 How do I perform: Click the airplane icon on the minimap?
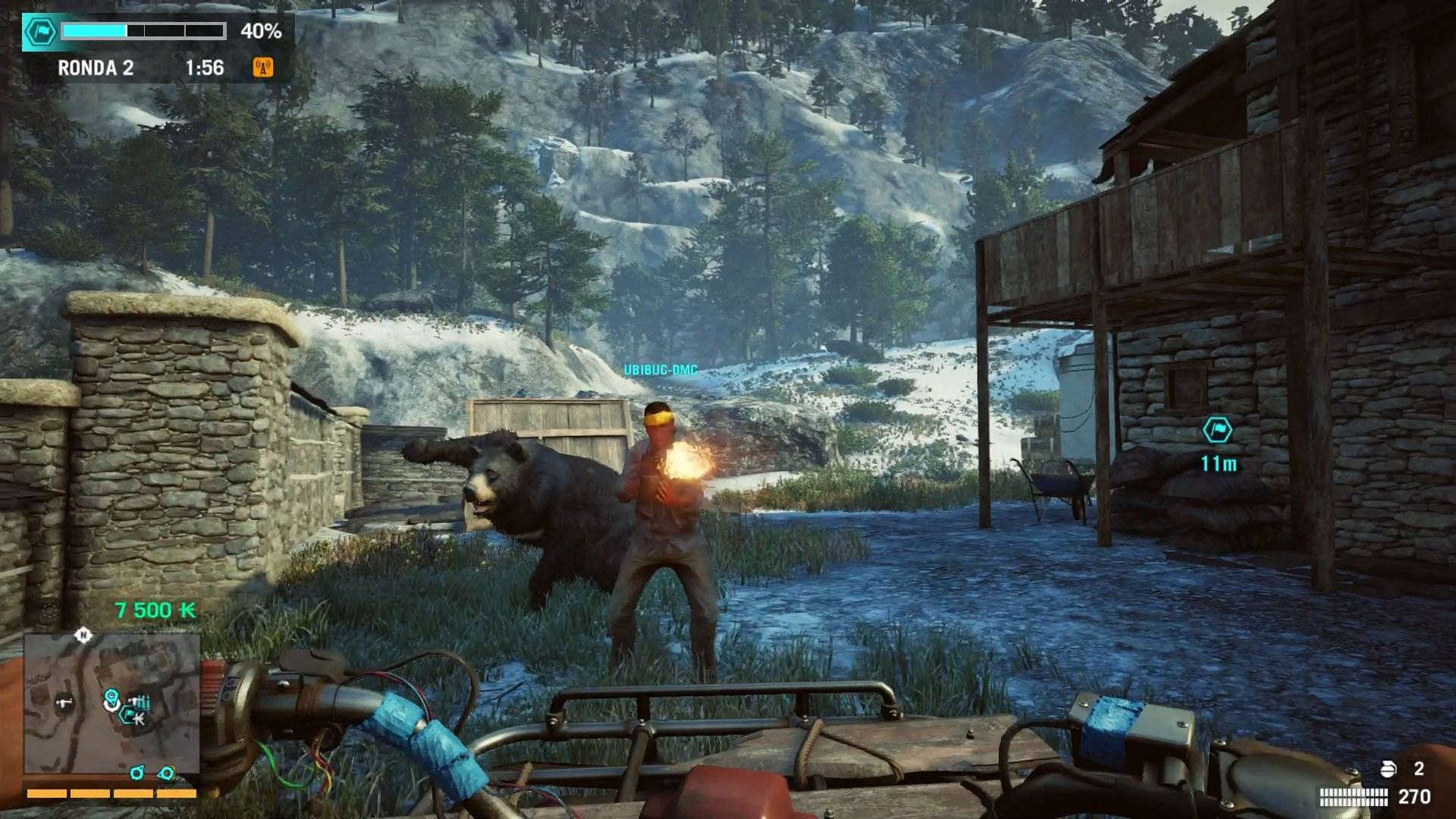click(64, 702)
